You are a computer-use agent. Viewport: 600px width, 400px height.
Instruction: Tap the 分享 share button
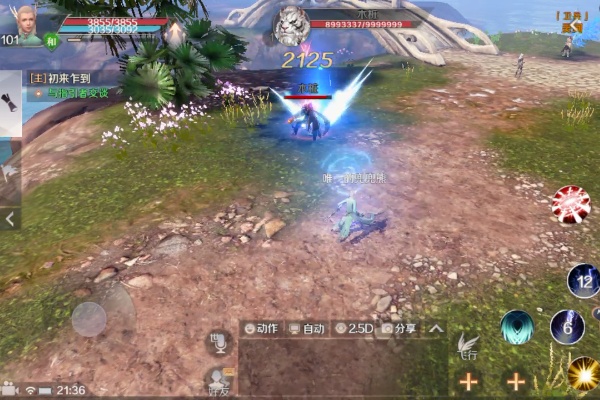(399, 328)
